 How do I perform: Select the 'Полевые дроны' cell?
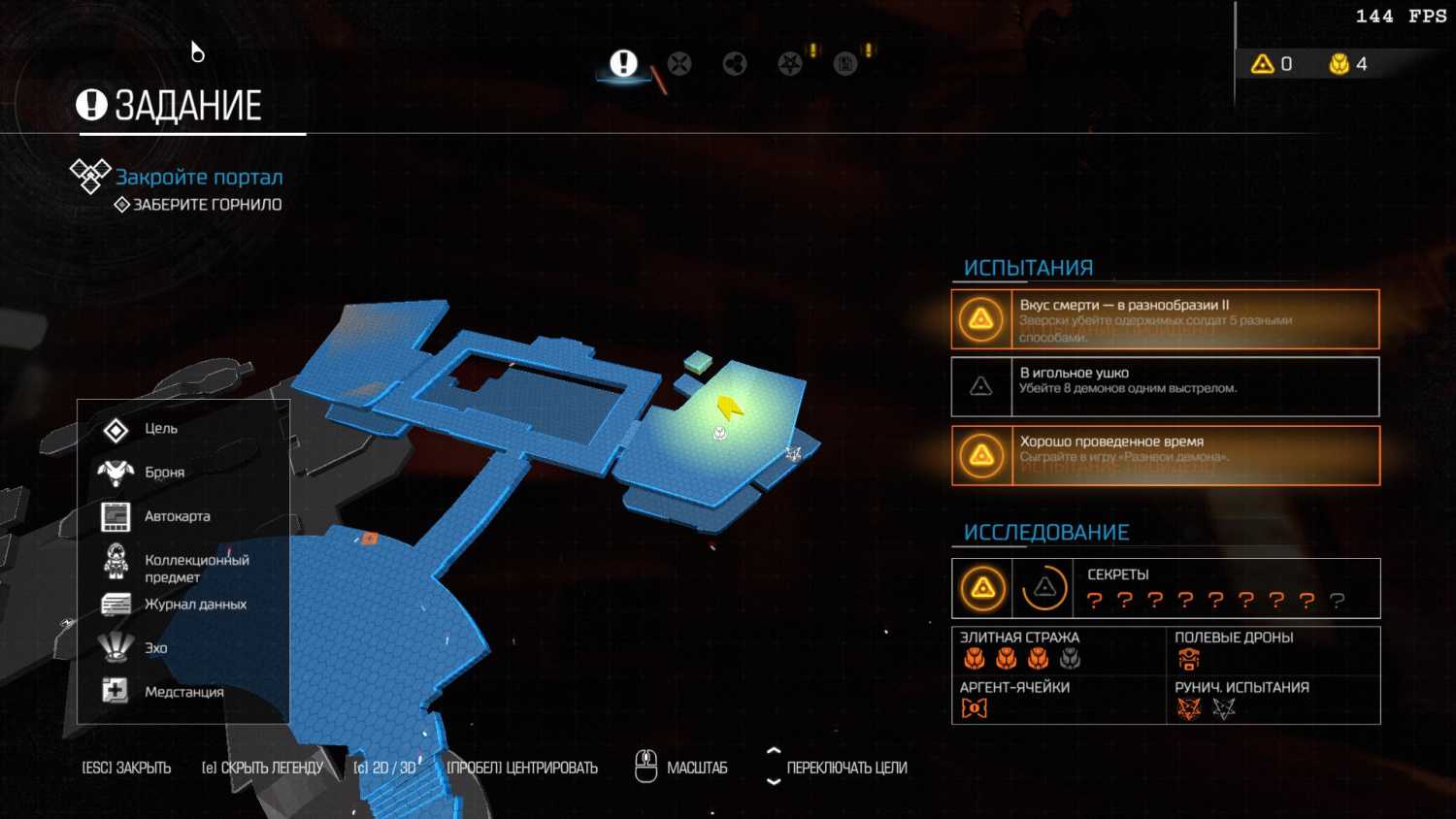pyautogui.click(x=1272, y=650)
